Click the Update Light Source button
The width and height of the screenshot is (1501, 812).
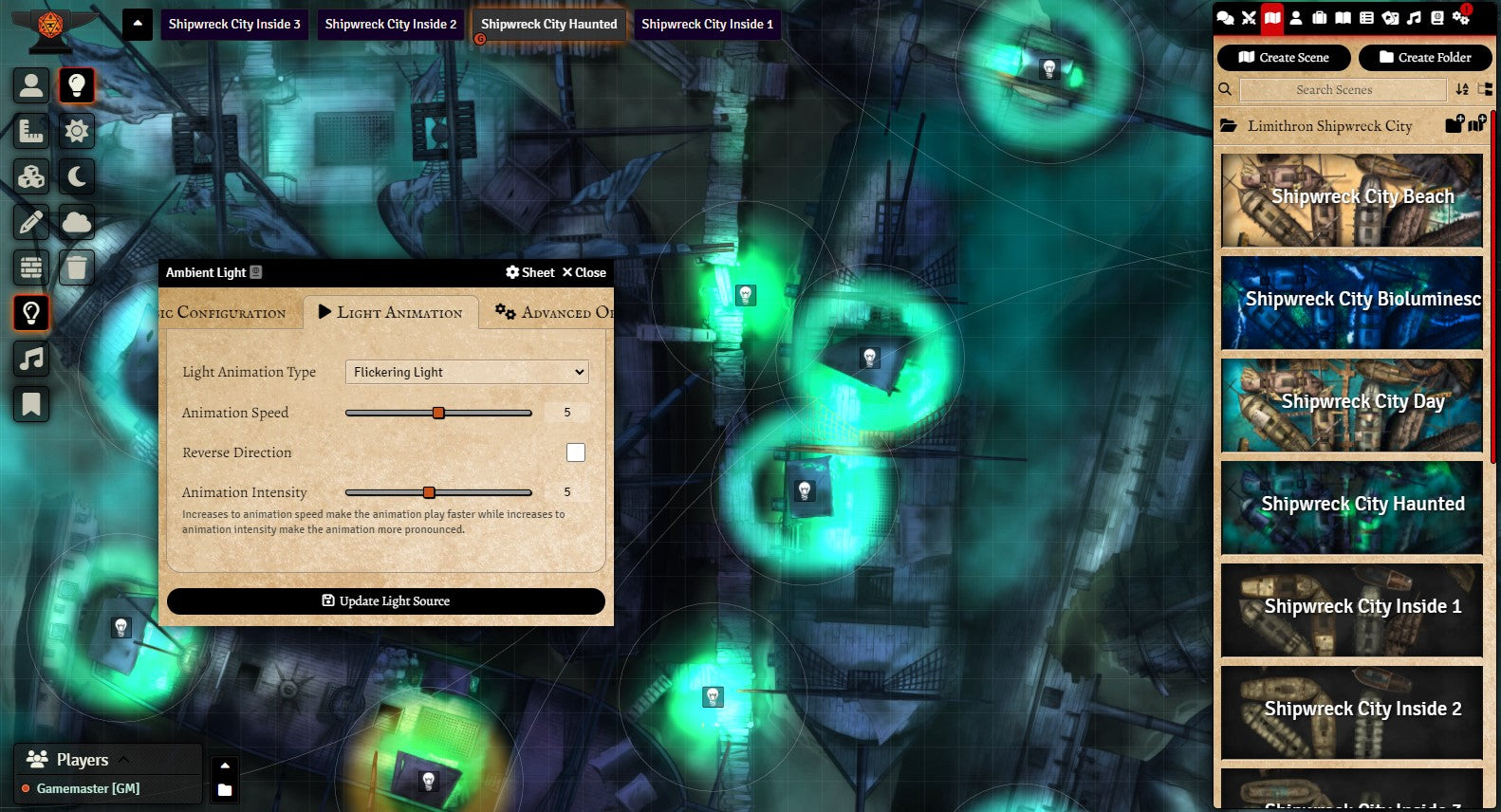click(x=385, y=601)
